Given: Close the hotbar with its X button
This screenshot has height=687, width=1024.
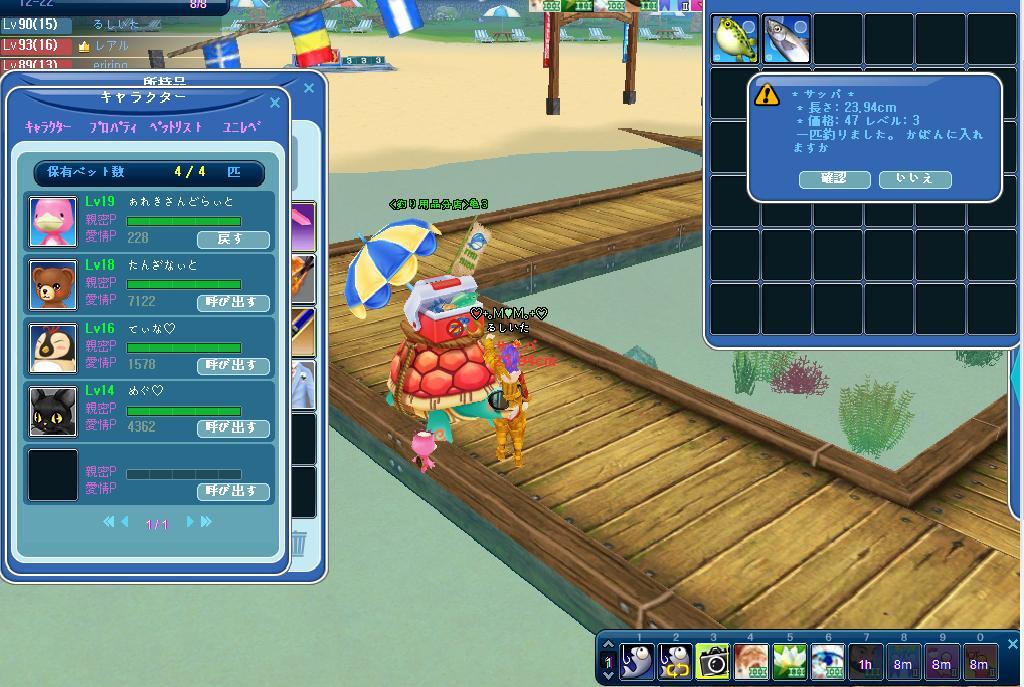Looking at the screenshot, I should click(1012, 644).
